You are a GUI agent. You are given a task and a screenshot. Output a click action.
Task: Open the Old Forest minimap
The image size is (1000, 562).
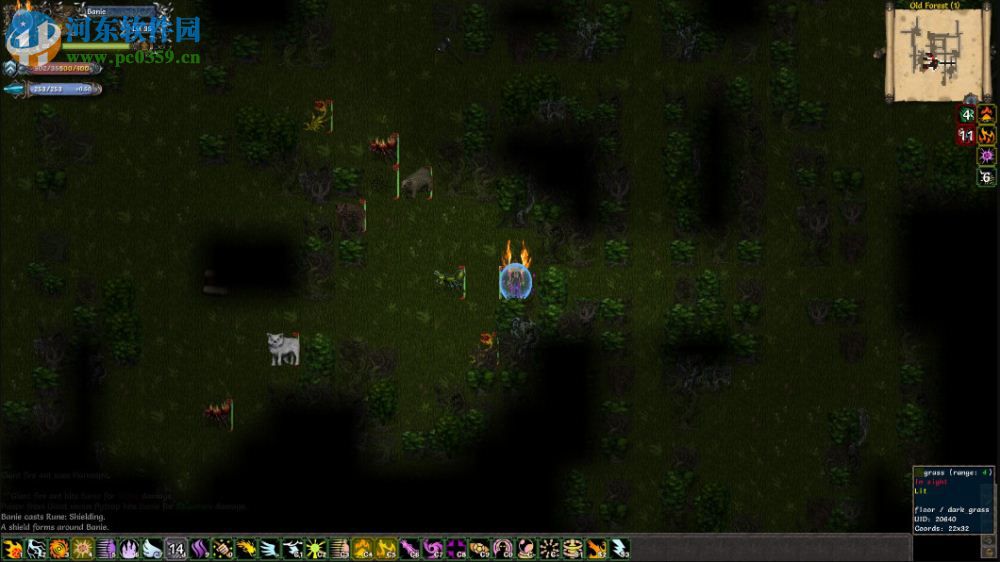coord(928,55)
